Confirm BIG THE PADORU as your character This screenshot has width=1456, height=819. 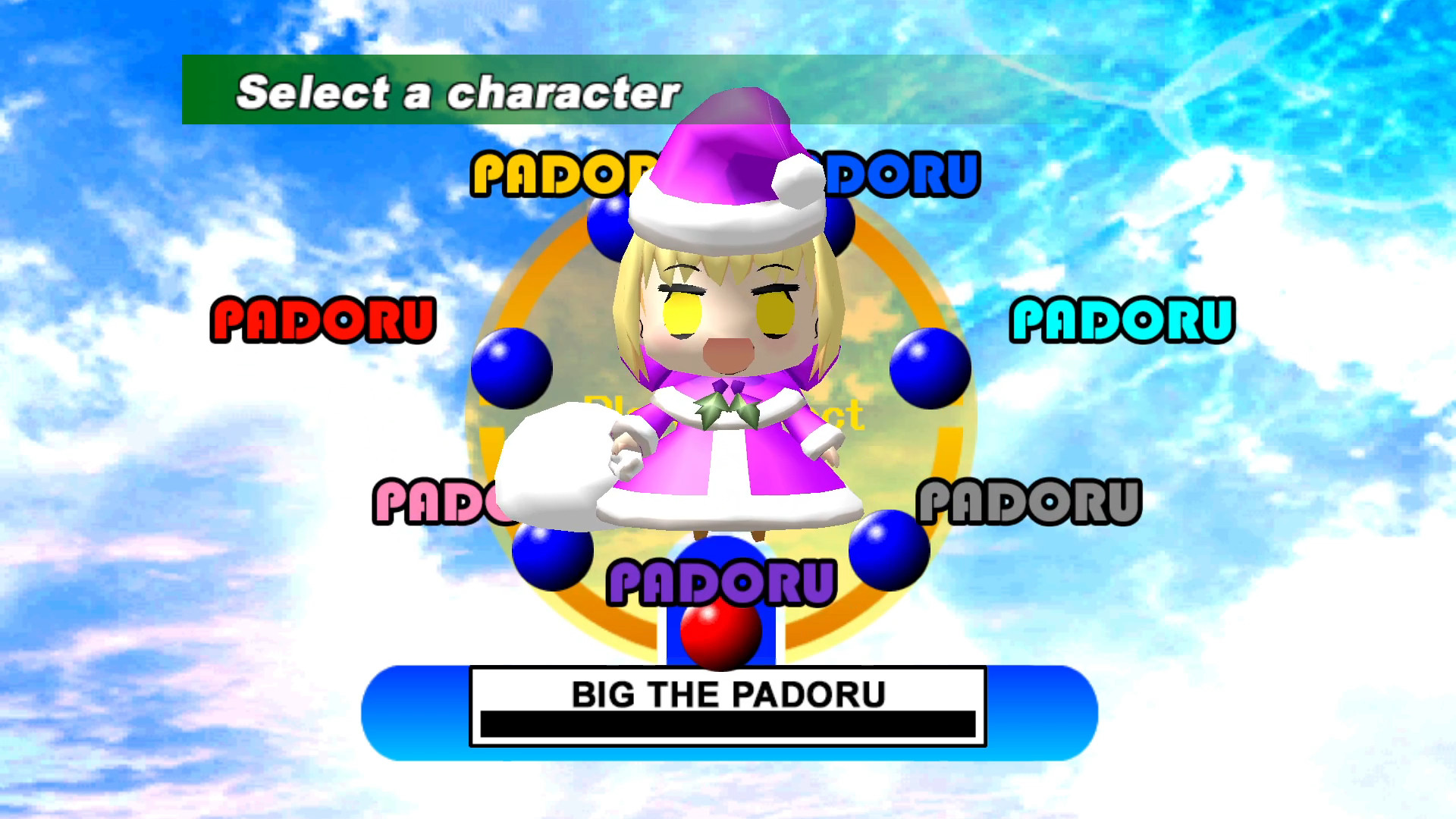726,692
